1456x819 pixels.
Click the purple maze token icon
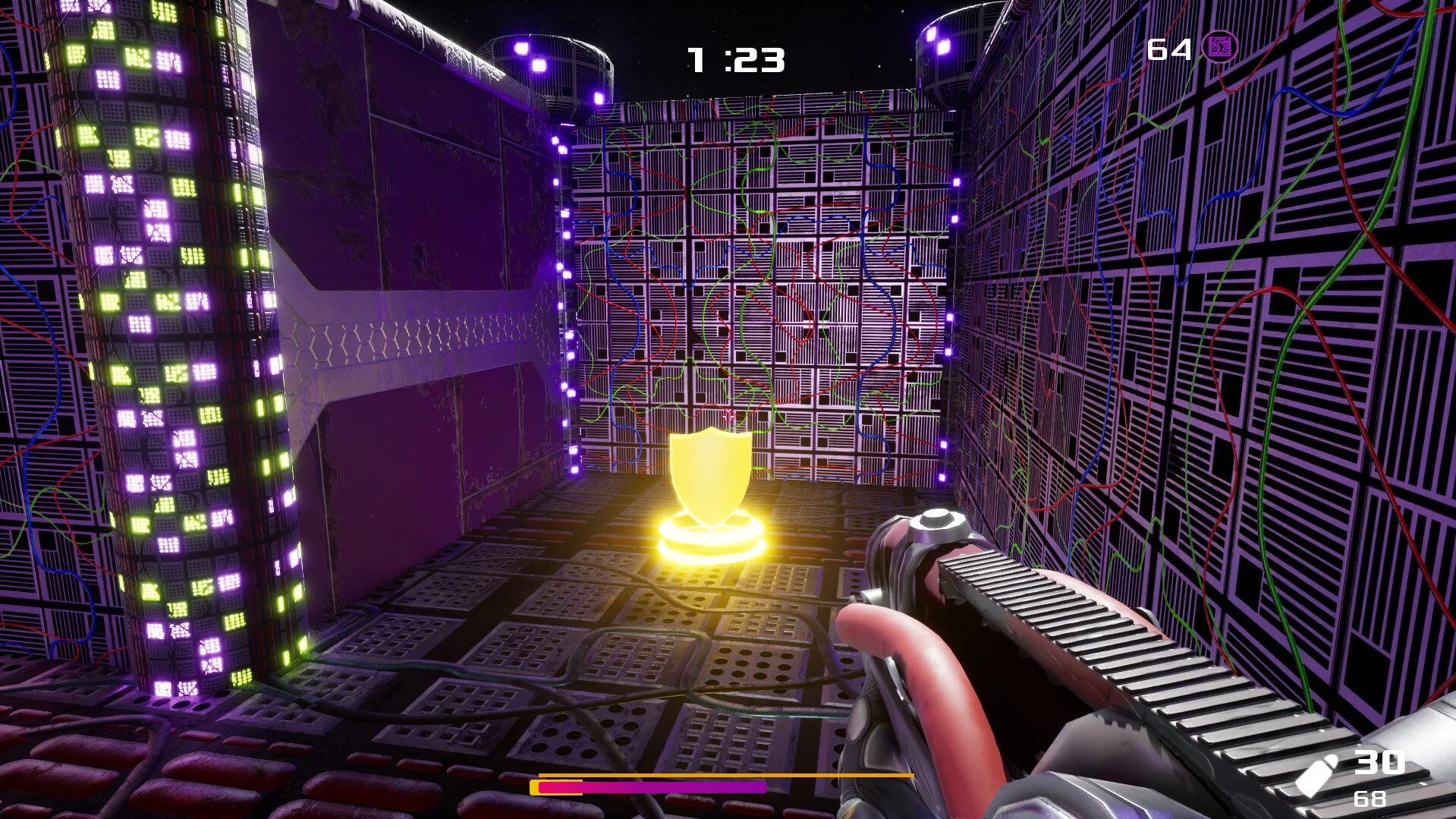pos(1219,48)
